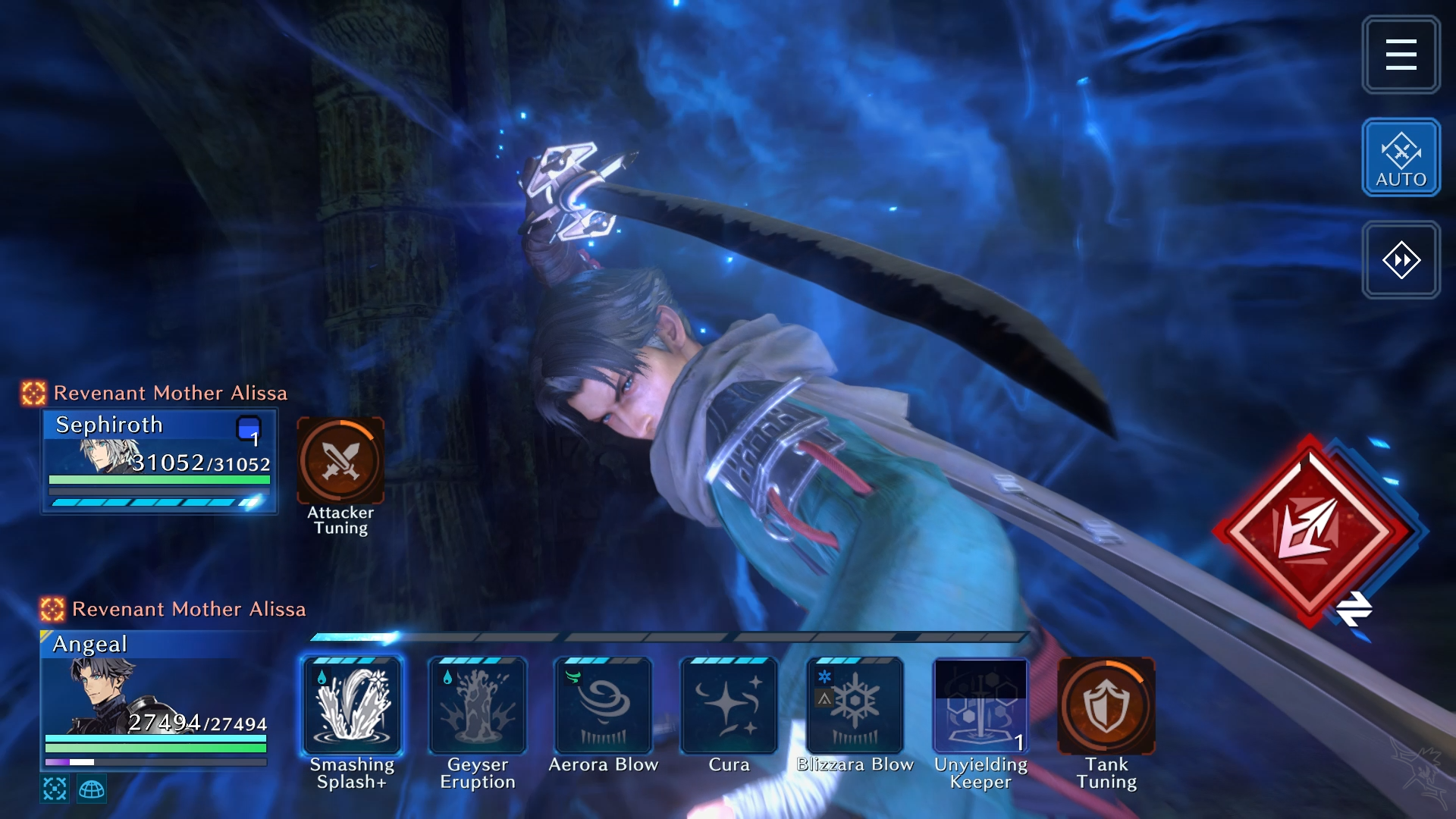Toggle the fast-forward battle speed

1401,260
